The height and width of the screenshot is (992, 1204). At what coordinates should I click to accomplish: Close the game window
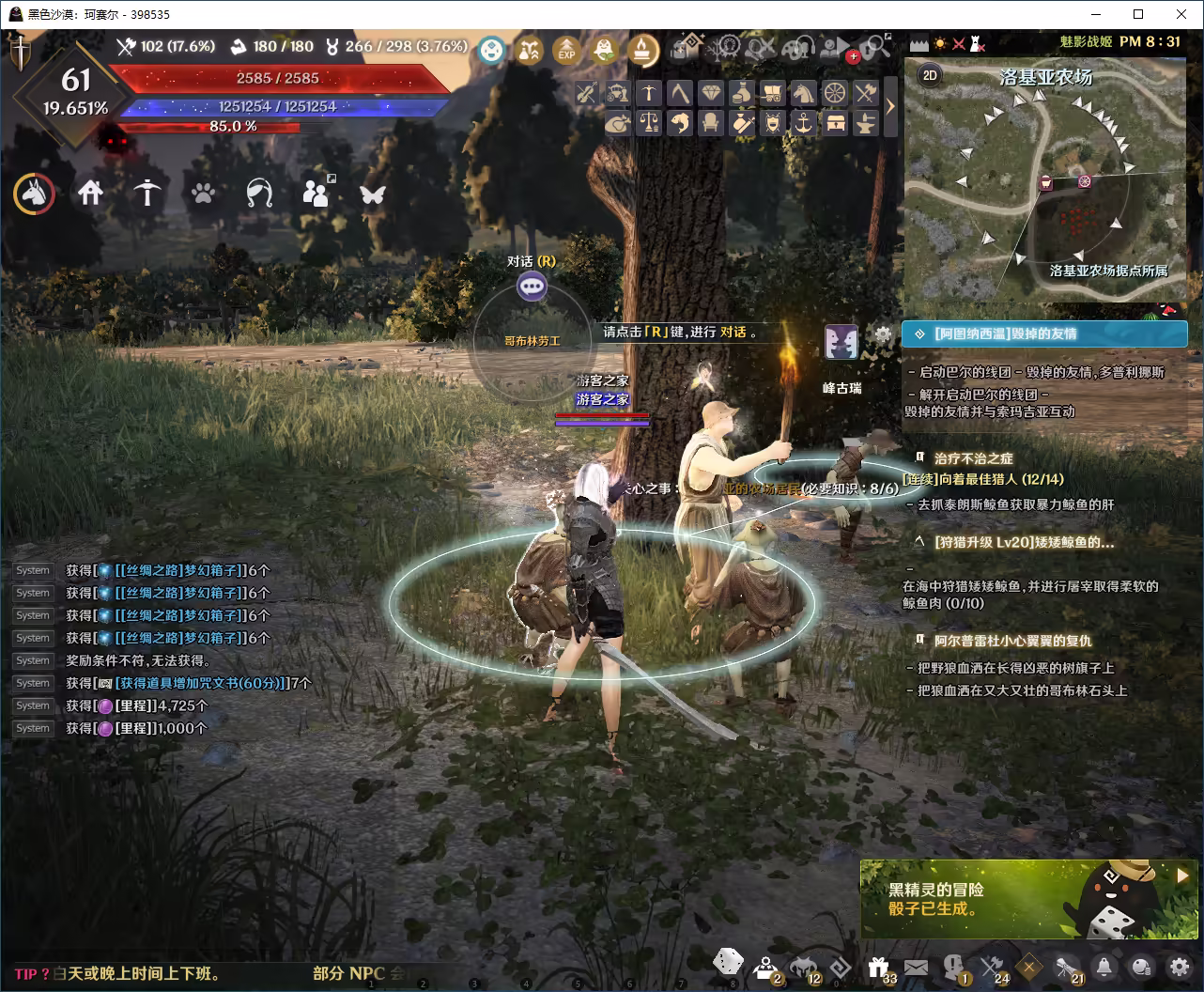[x=1181, y=14]
